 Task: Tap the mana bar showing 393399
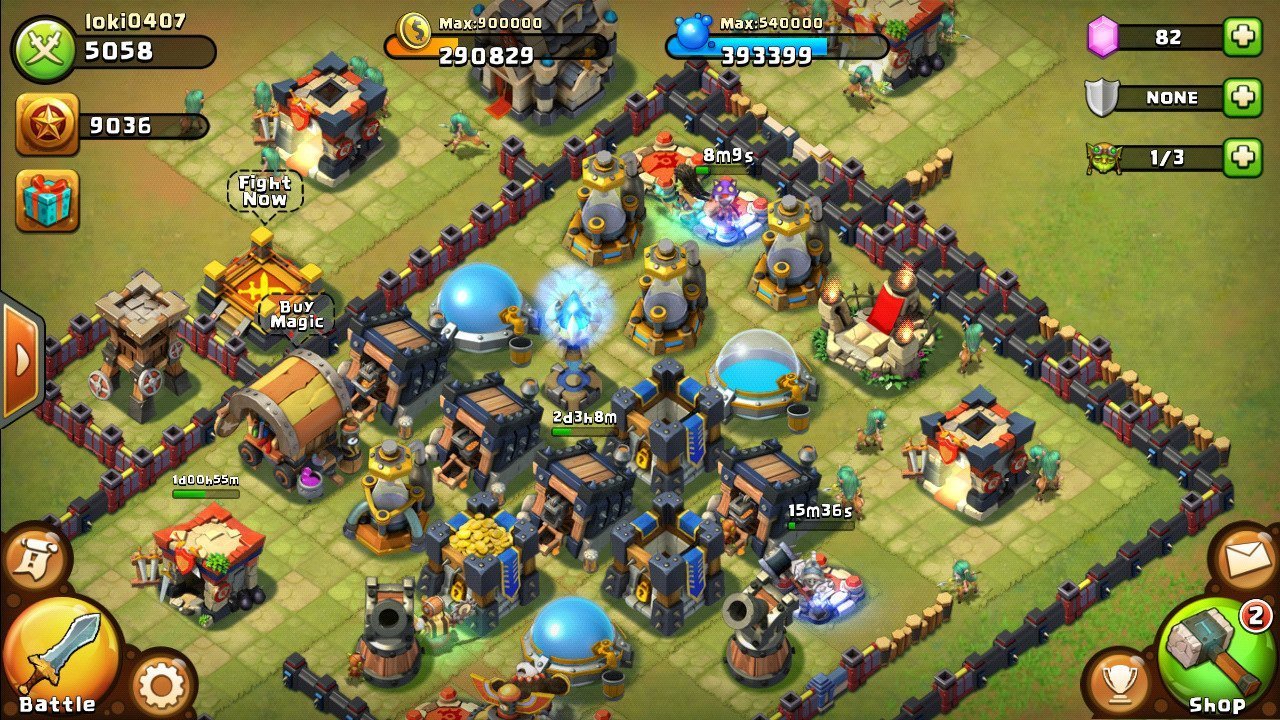[775, 50]
